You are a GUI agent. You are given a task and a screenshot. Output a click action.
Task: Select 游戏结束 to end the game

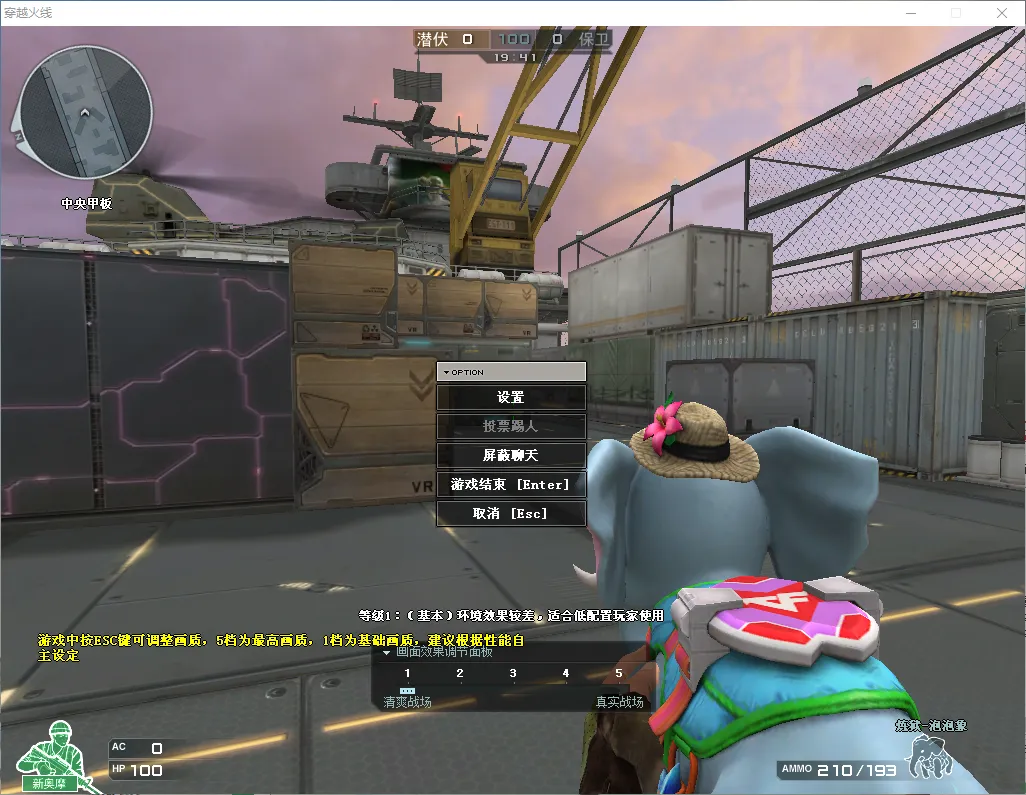[x=511, y=484]
